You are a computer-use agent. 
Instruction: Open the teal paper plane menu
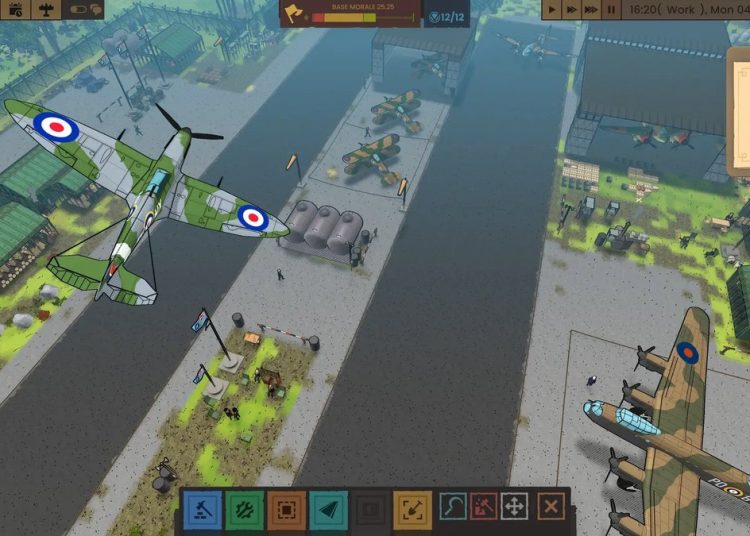(x=328, y=509)
